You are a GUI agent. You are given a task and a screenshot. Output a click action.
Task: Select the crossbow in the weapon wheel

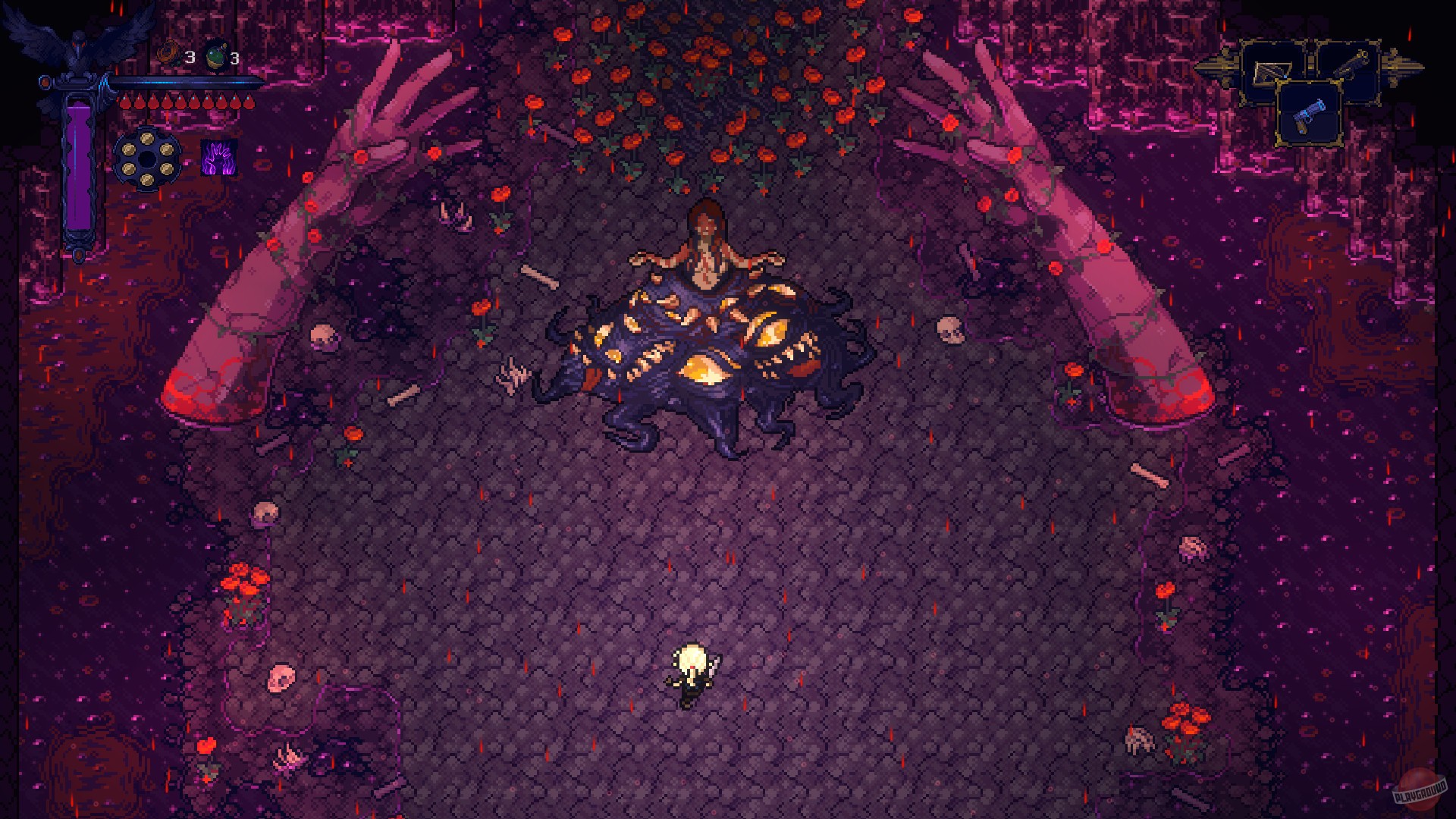[x=1272, y=73]
